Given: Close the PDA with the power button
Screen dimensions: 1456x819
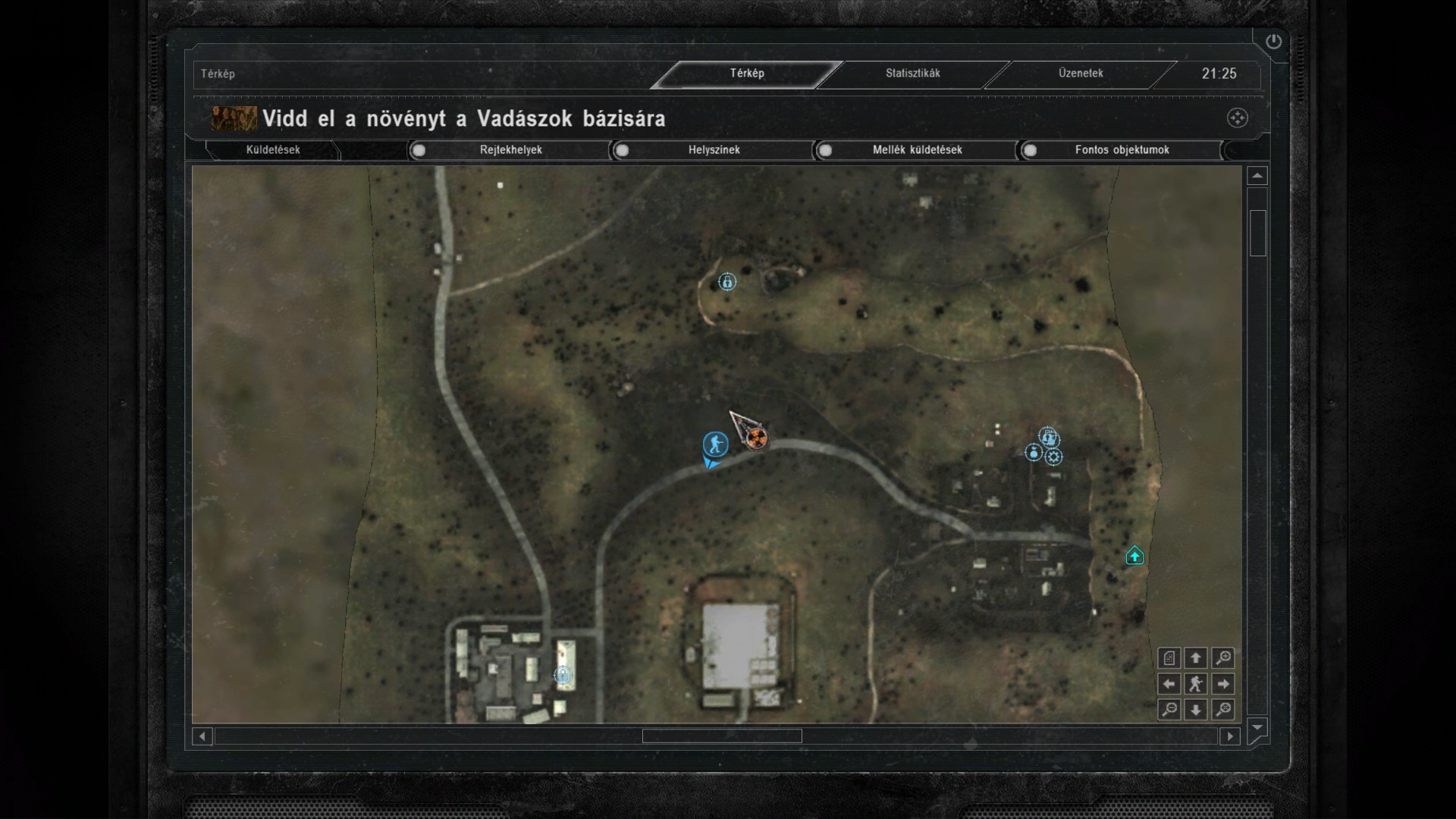Looking at the screenshot, I should tap(1273, 42).
